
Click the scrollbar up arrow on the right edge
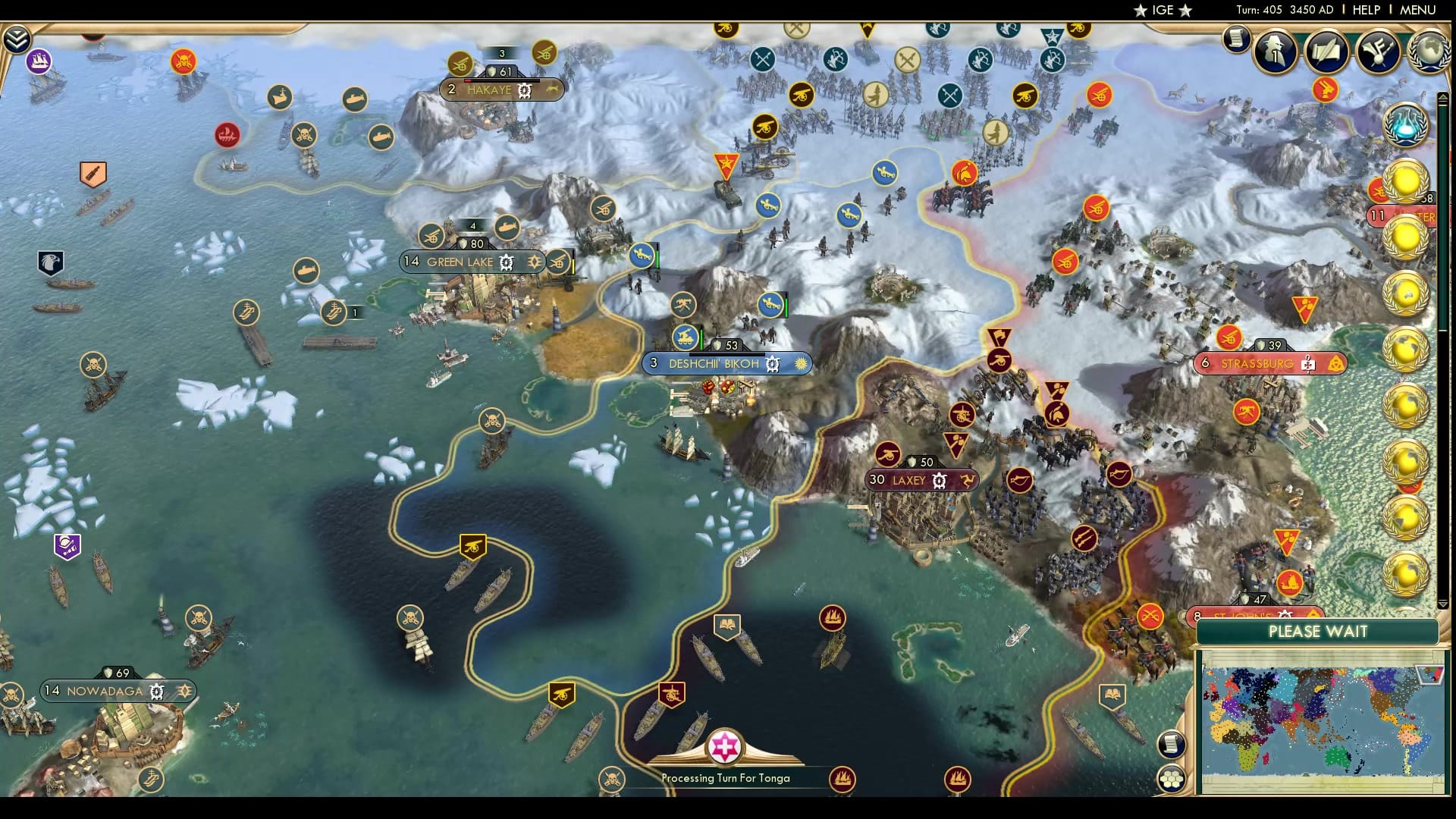[1443, 96]
